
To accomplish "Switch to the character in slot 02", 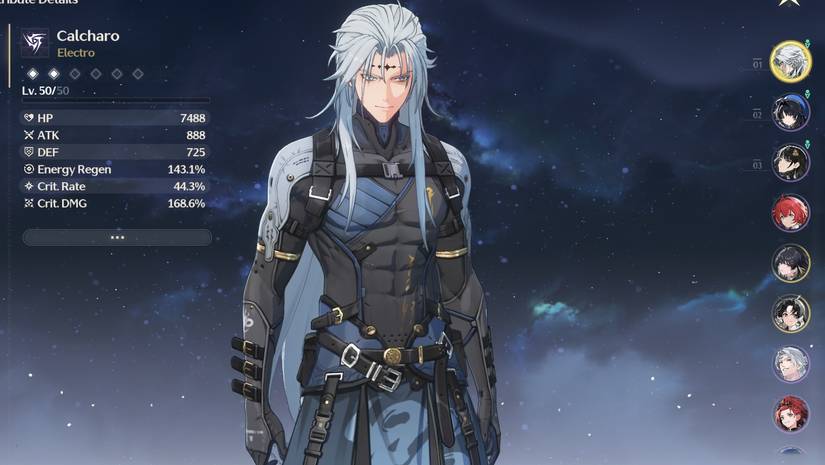I will pos(791,112).
